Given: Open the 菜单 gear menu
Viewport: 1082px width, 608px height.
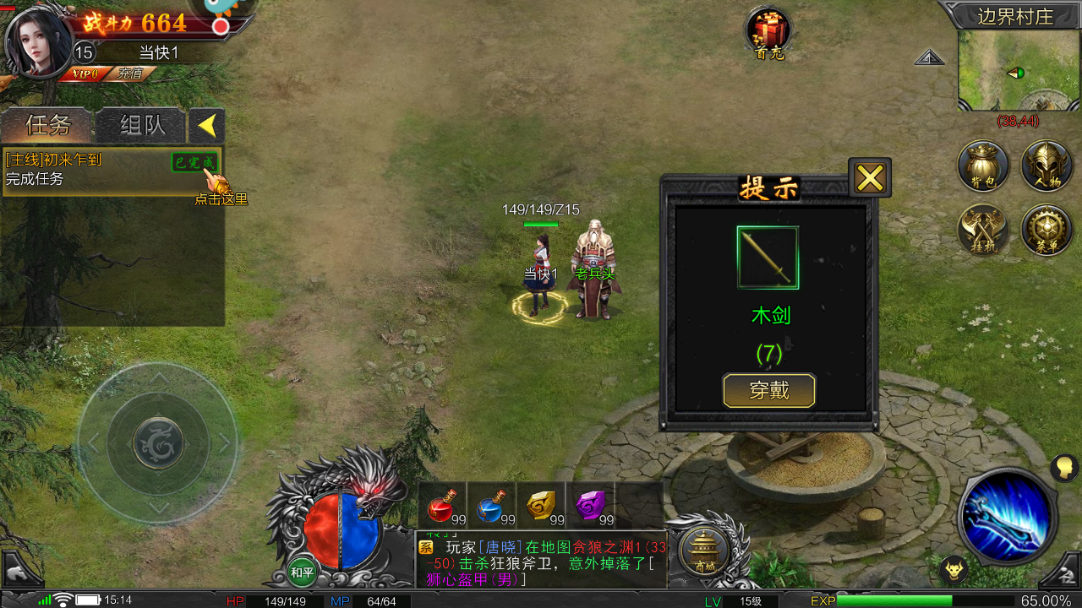Looking at the screenshot, I should 1046,230.
